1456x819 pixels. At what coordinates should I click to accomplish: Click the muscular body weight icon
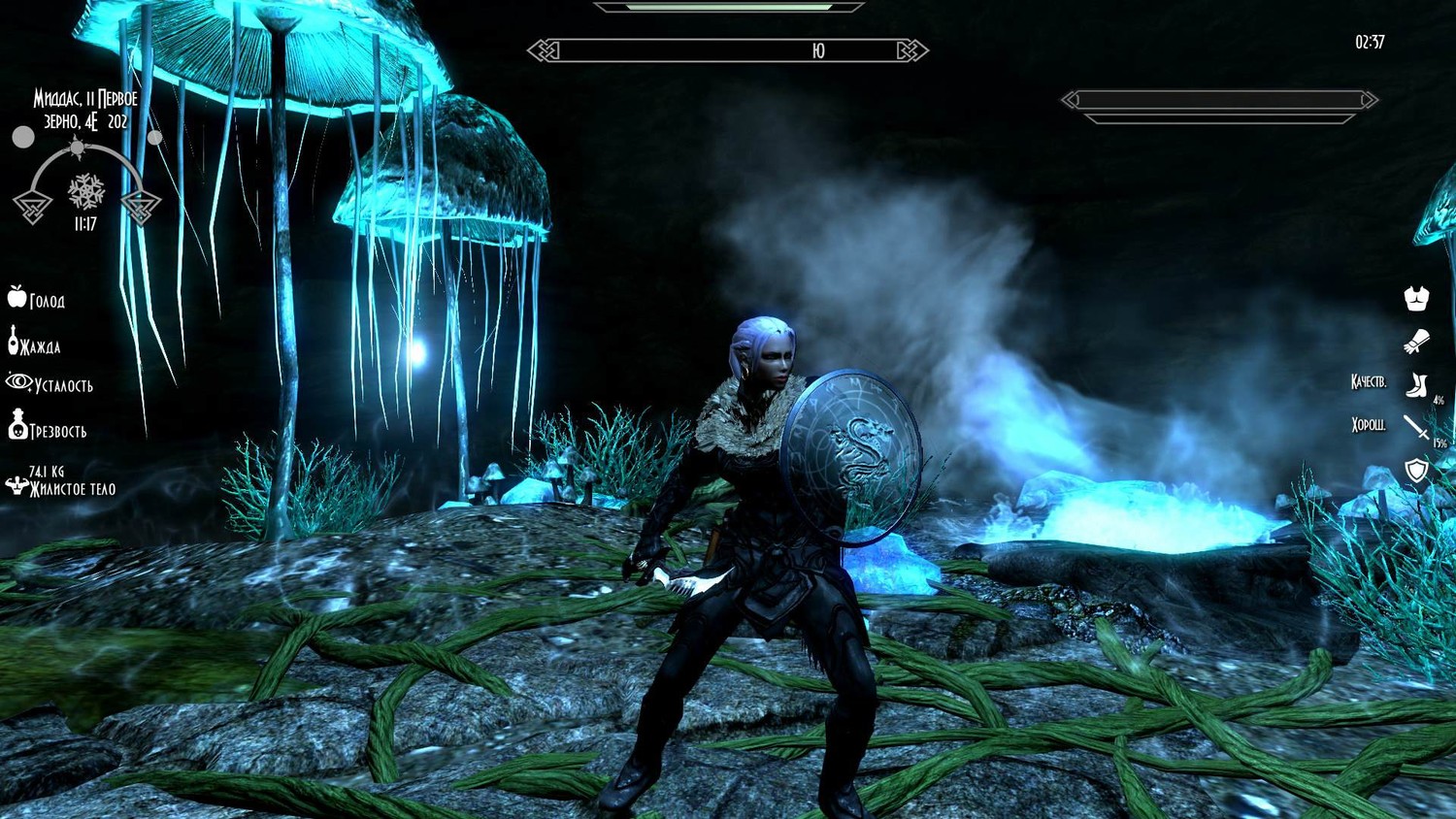[16, 484]
